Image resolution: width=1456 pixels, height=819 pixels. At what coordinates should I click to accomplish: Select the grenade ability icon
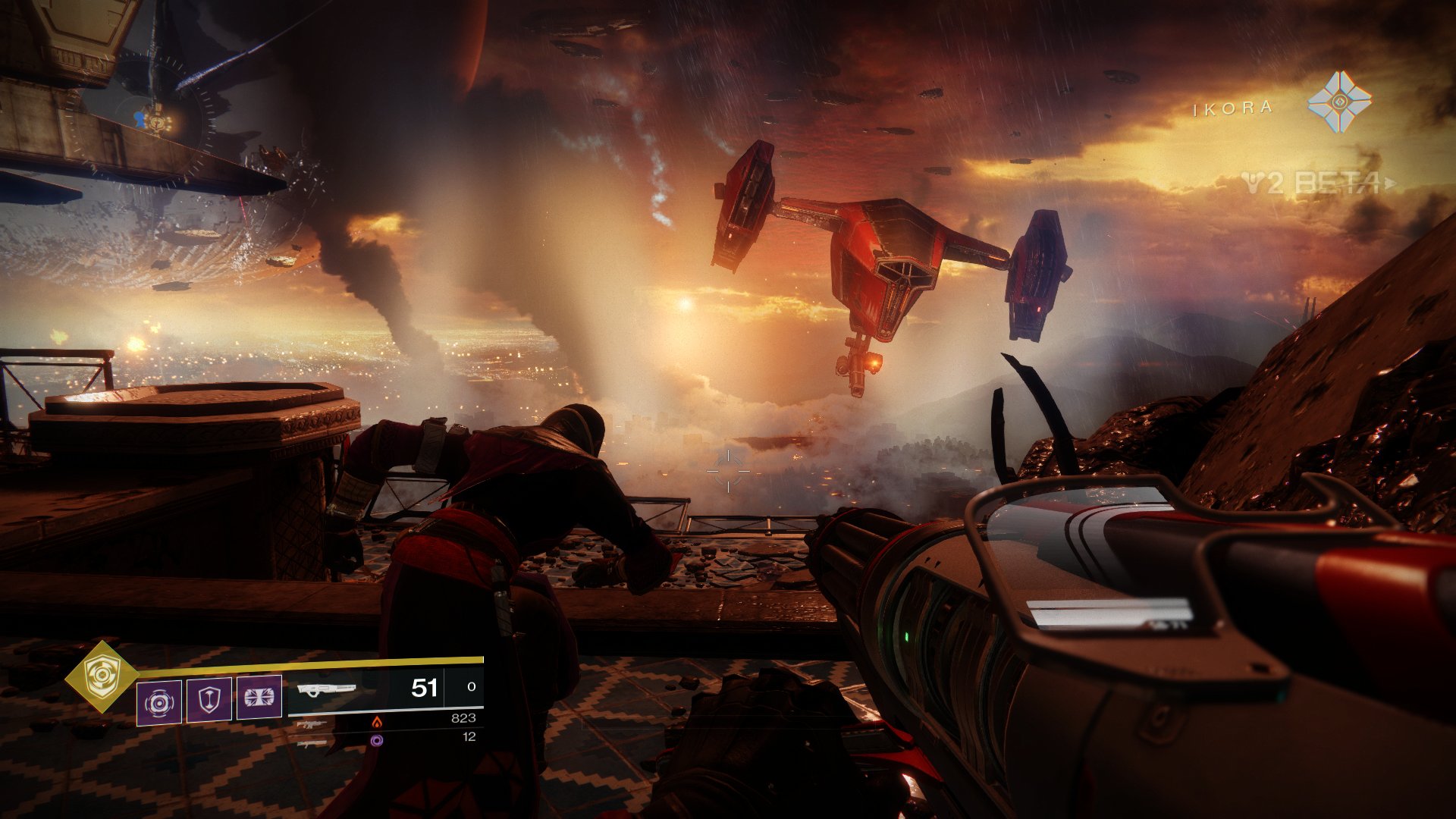[159, 702]
